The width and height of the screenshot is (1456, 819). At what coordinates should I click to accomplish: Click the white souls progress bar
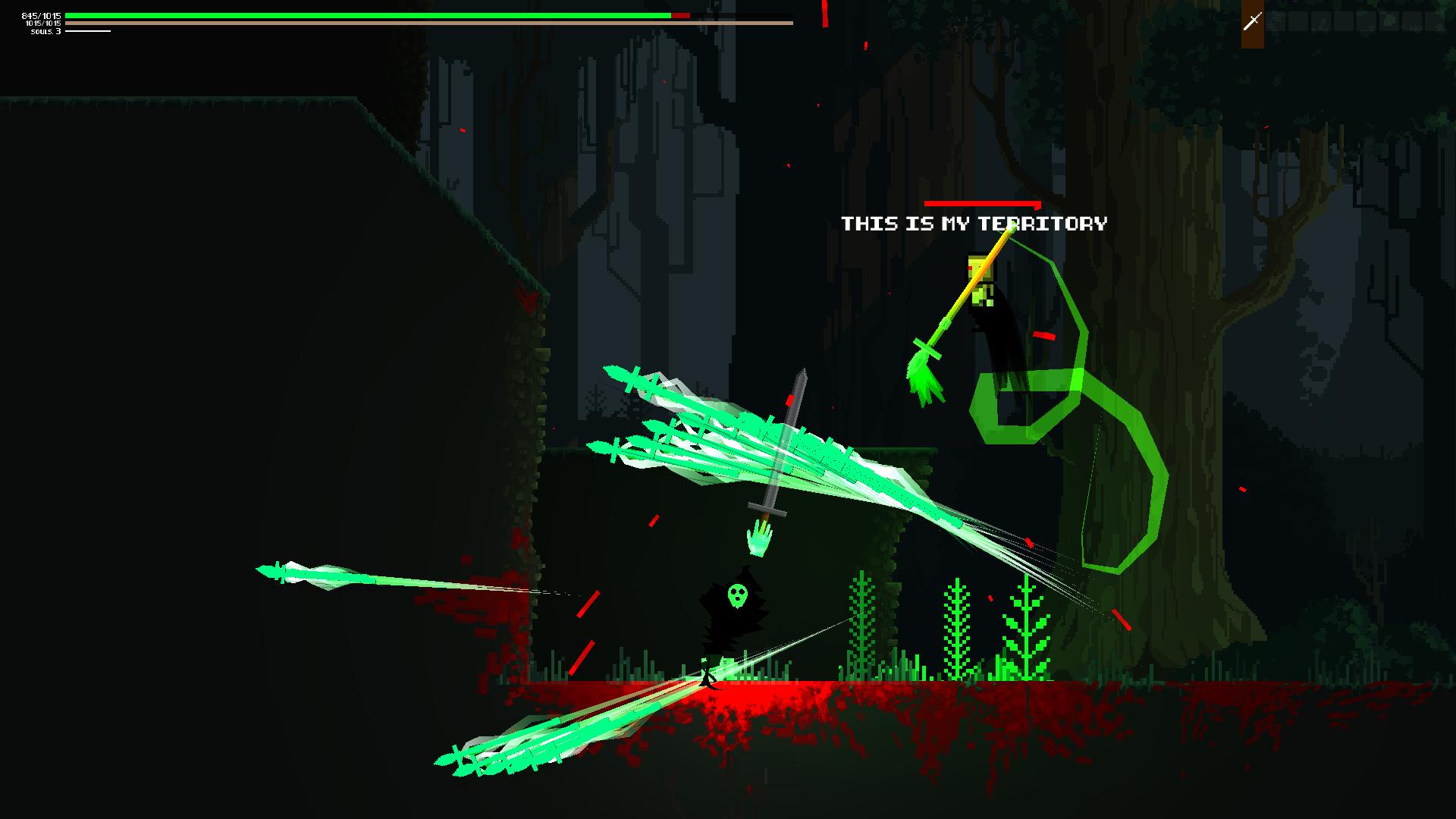click(x=87, y=31)
